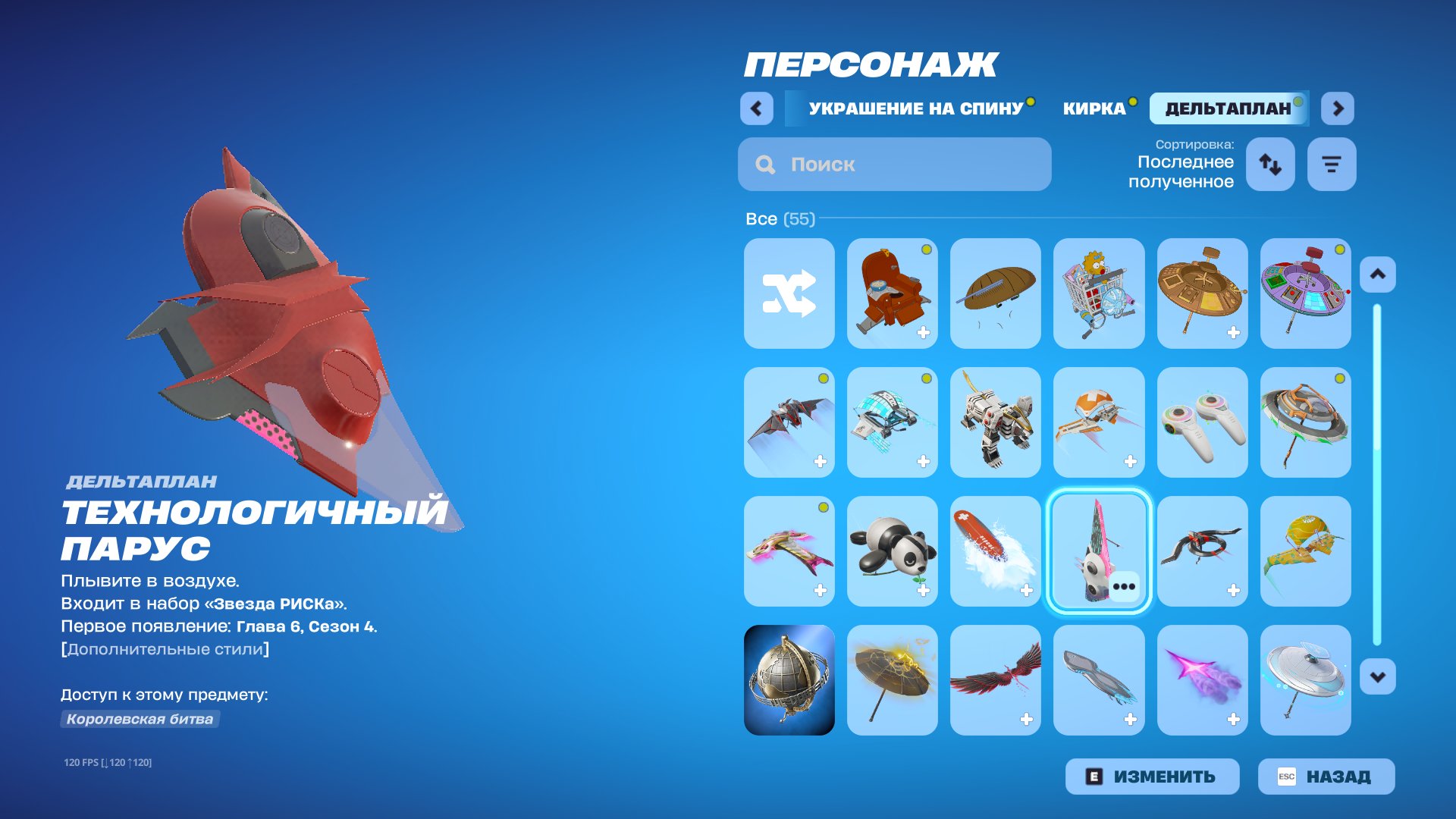Select the random glider shuffle icon
1456x819 pixels.
[789, 293]
